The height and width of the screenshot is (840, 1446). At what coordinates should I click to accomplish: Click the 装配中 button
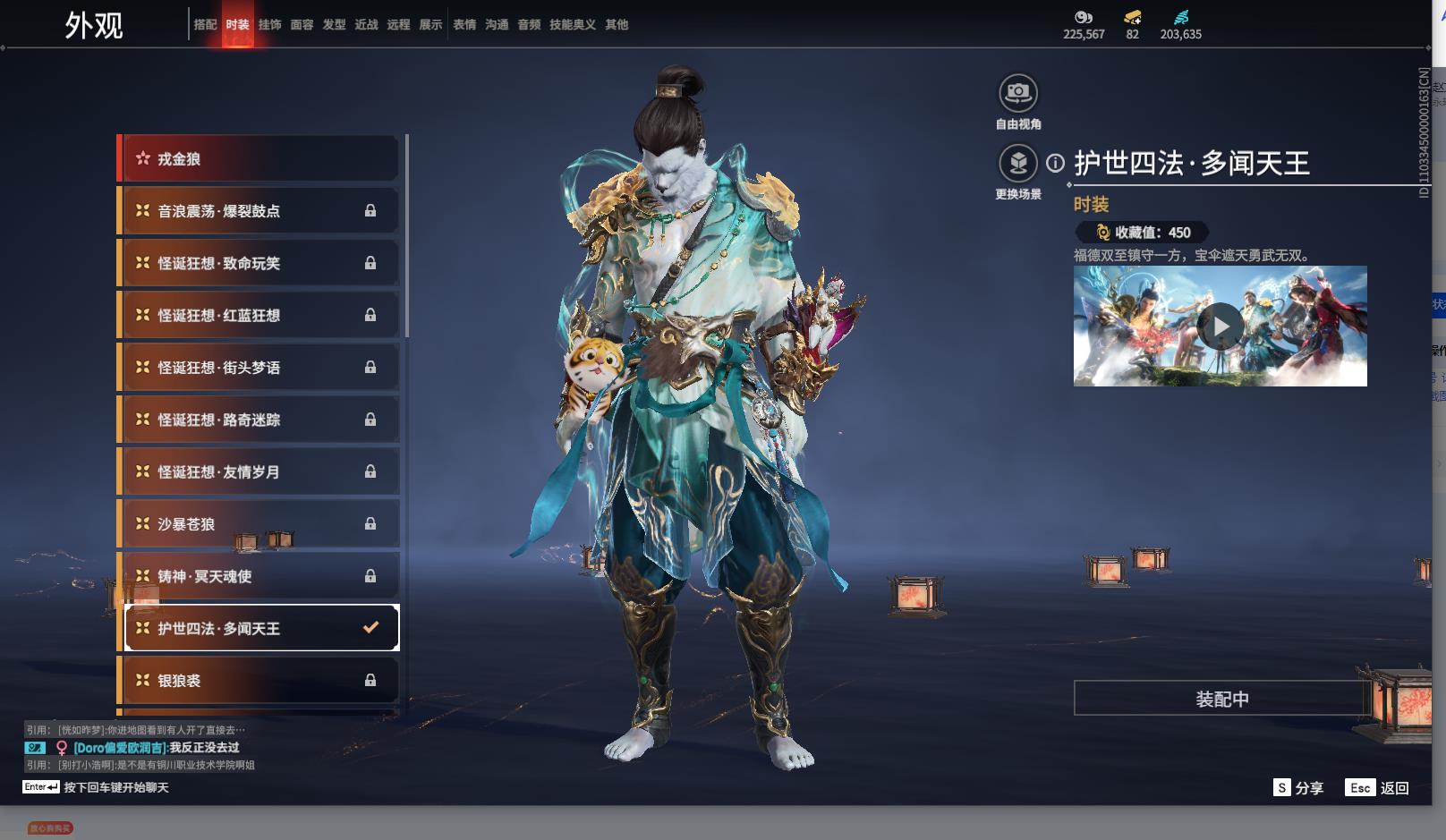1221,699
